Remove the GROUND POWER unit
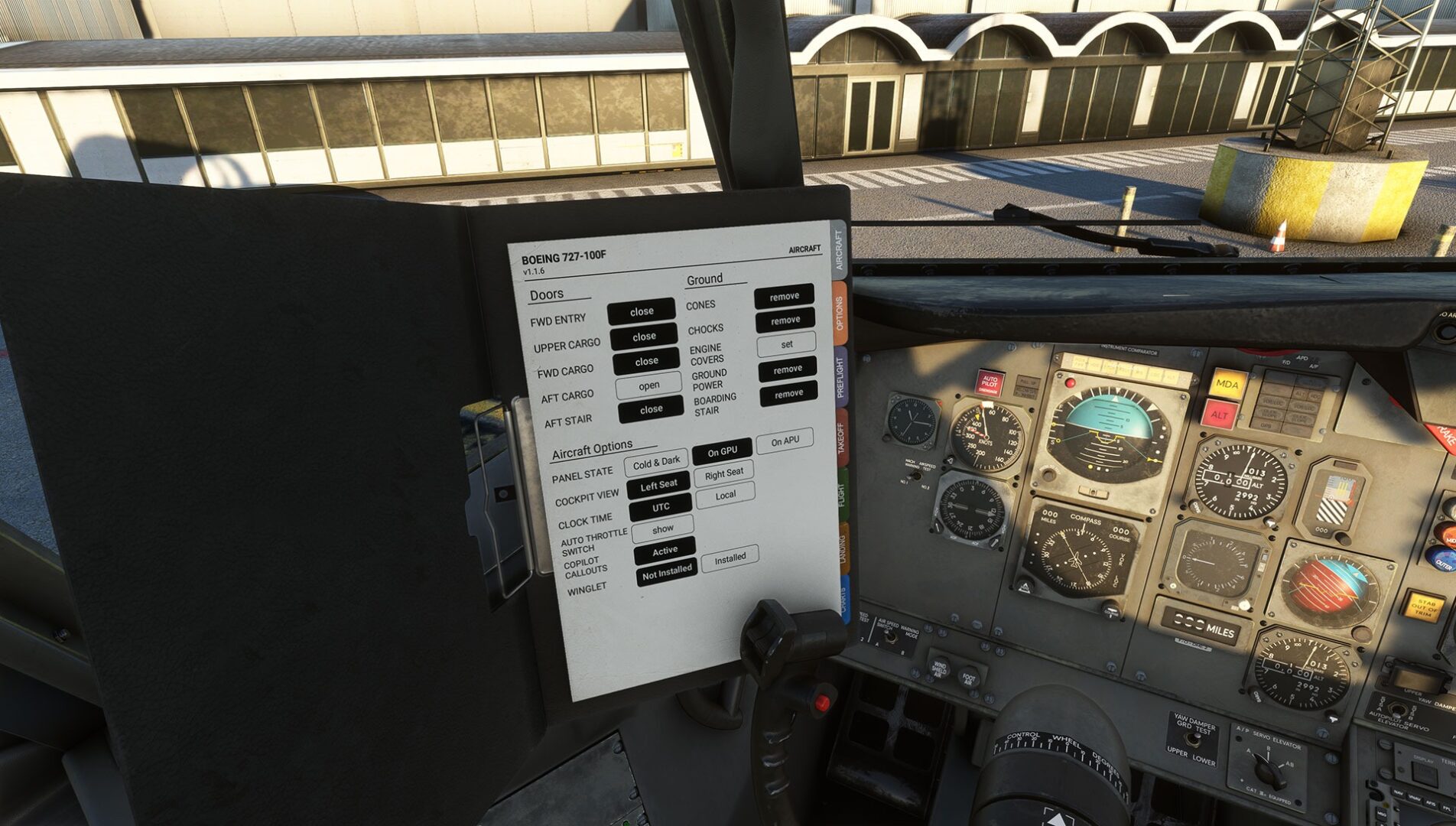Image resolution: width=1456 pixels, height=826 pixels. (788, 369)
